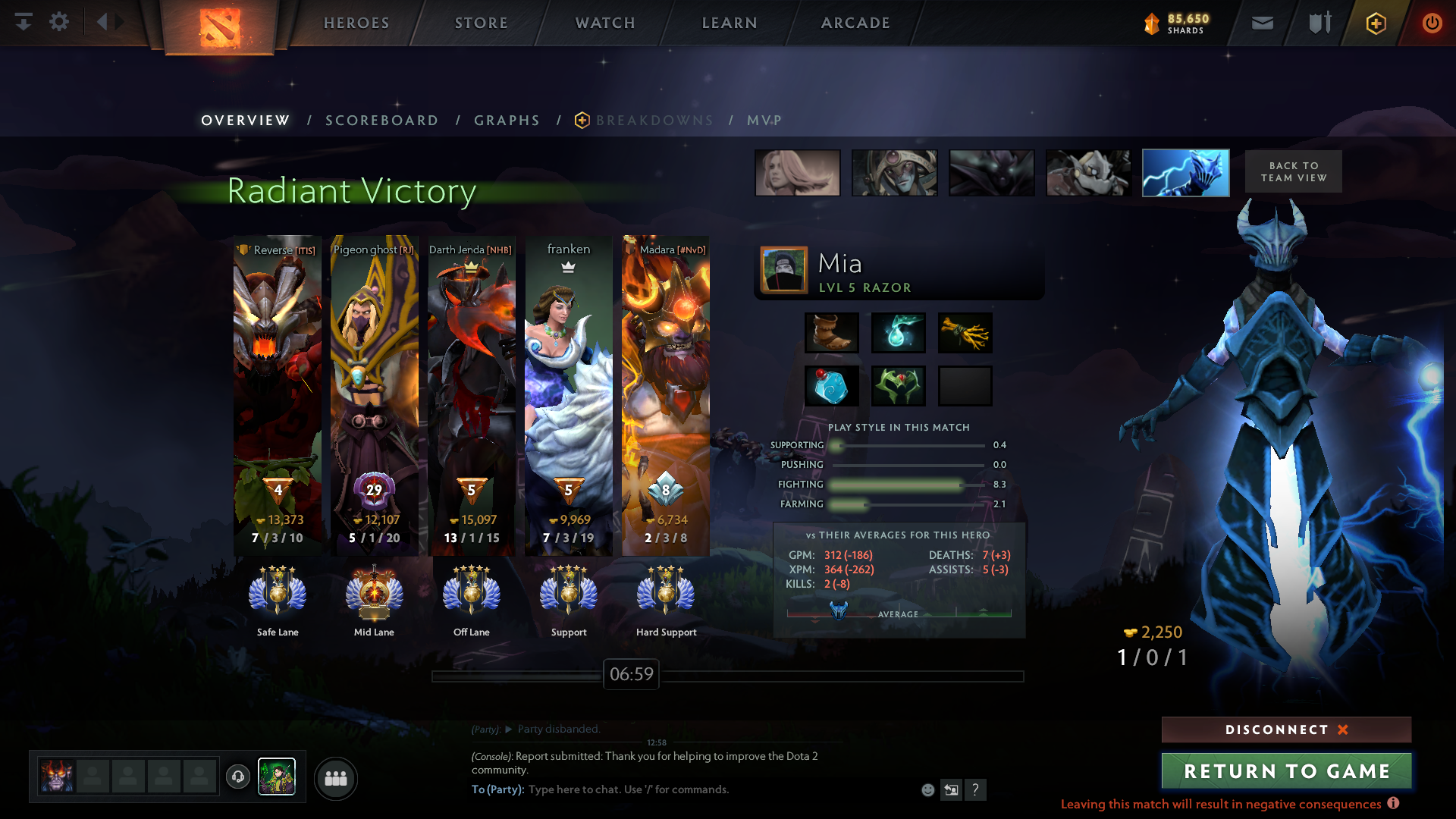Open the MVP tab
The width and height of the screenshot is (1456, 819).
(764, 121)
